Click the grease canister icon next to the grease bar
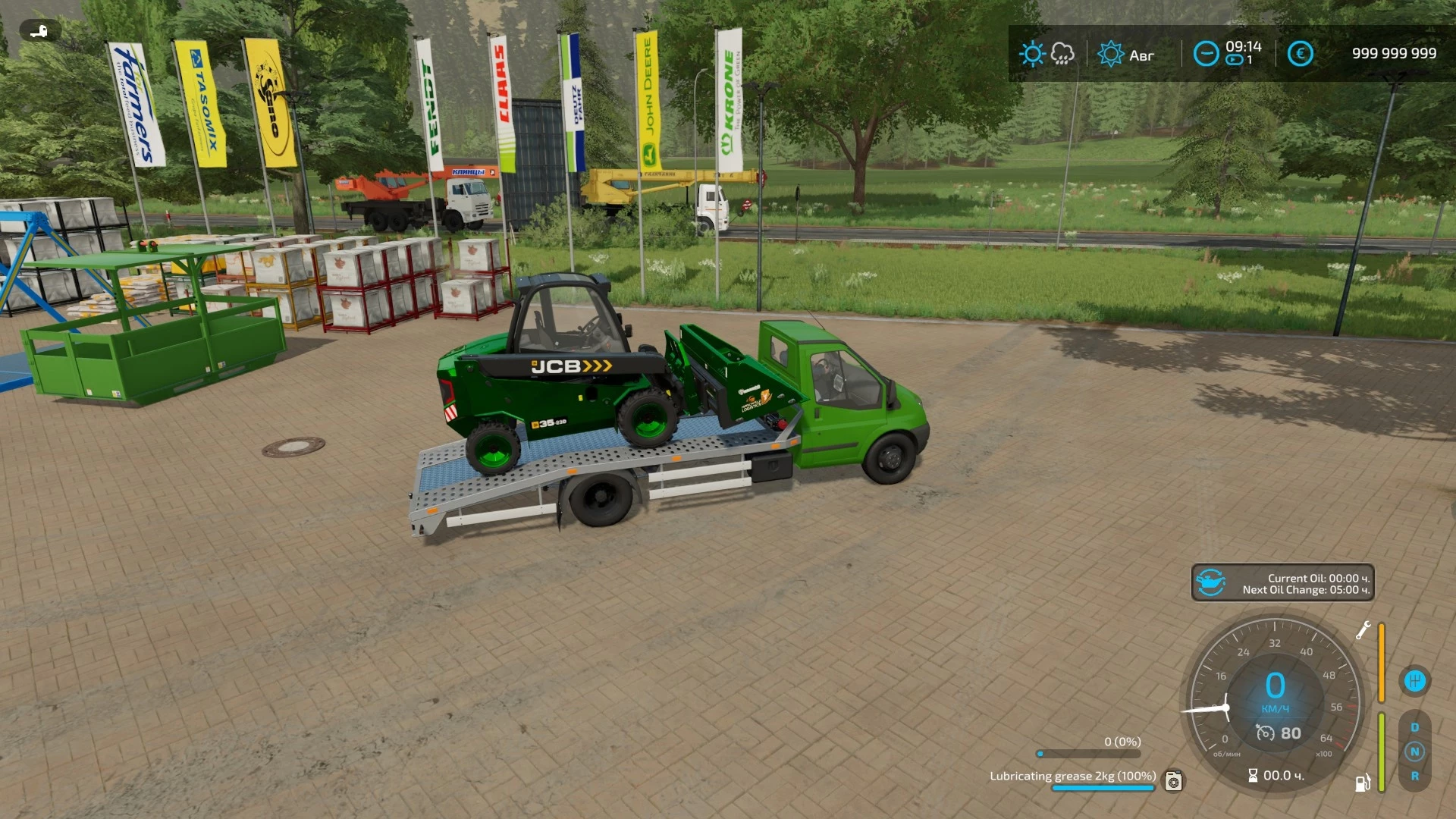Screen dimensions: 1456x819 (x=1173, y=783)
